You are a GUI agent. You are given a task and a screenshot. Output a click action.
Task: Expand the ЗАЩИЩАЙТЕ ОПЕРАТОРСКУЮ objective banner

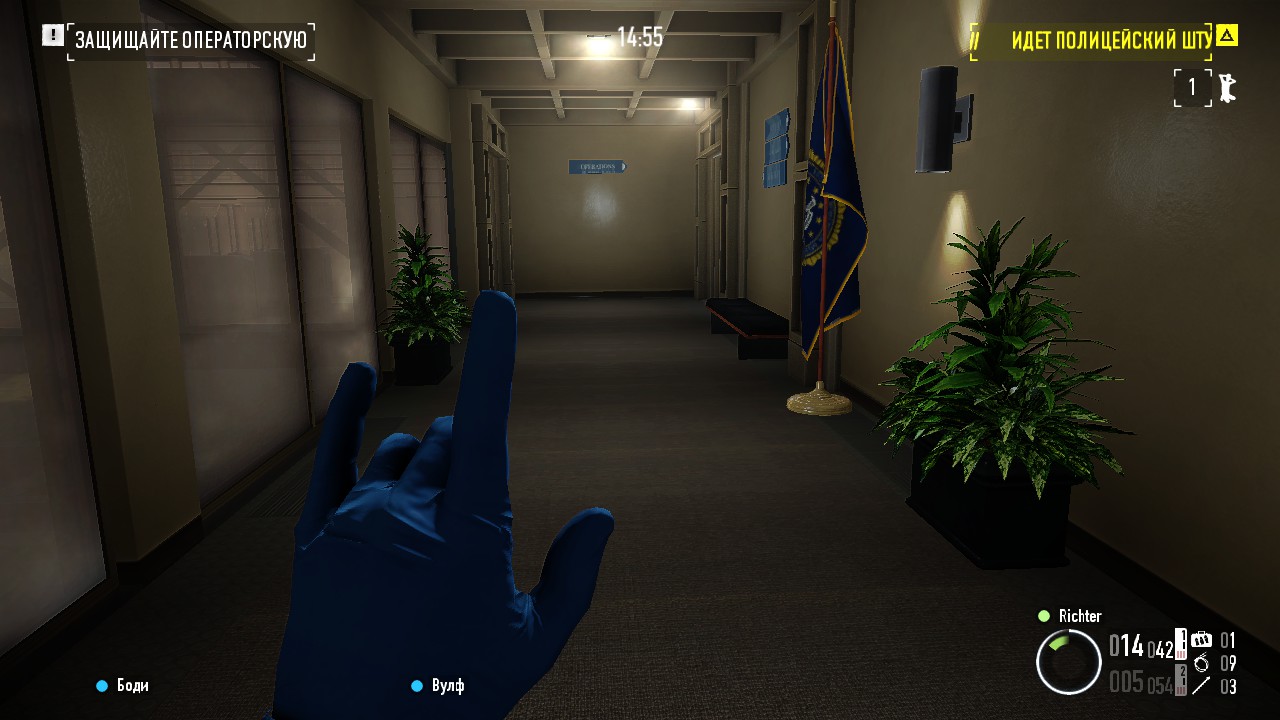click(190, 40)
